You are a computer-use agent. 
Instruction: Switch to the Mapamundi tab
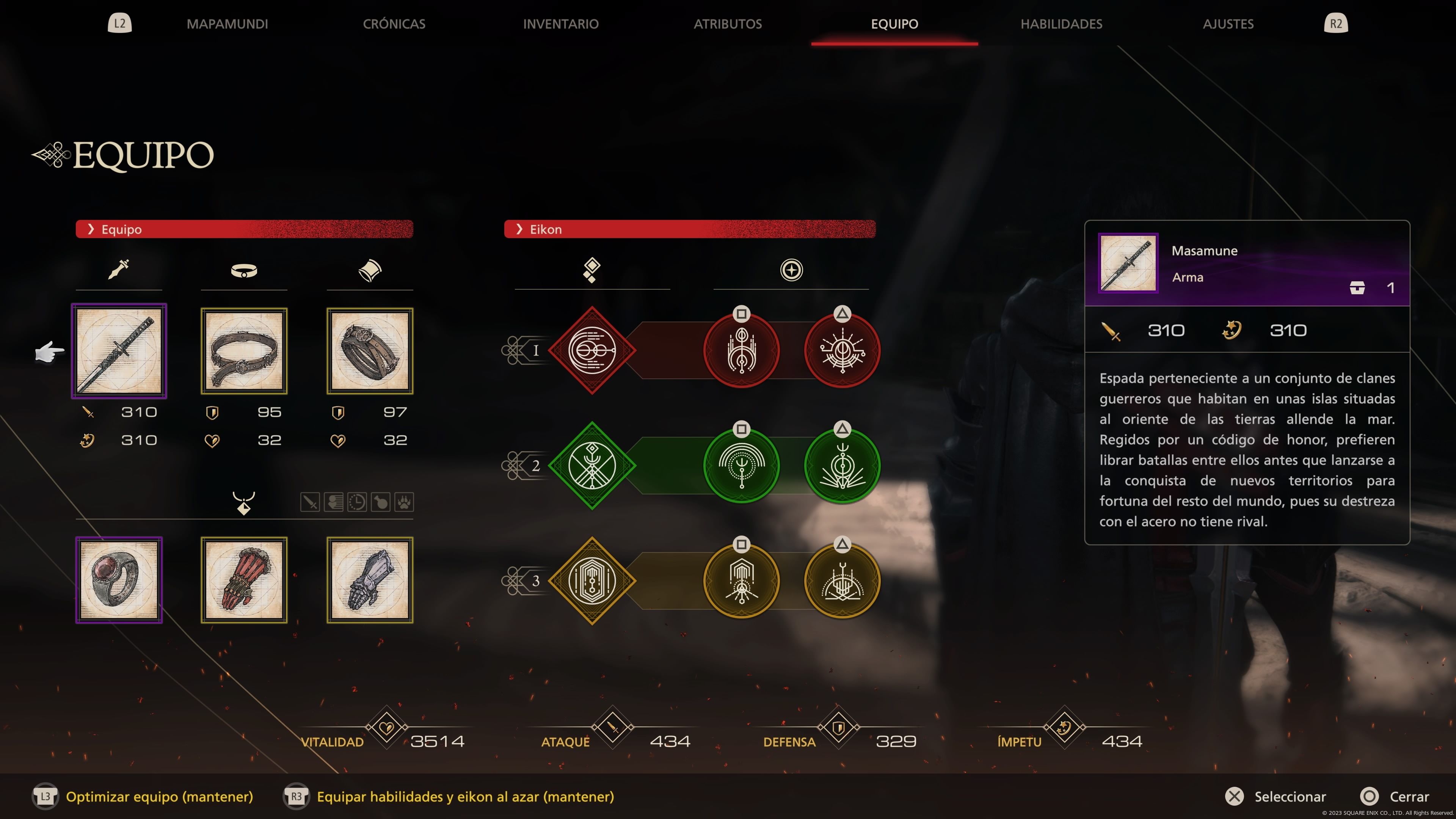click(x=227, y=24)
